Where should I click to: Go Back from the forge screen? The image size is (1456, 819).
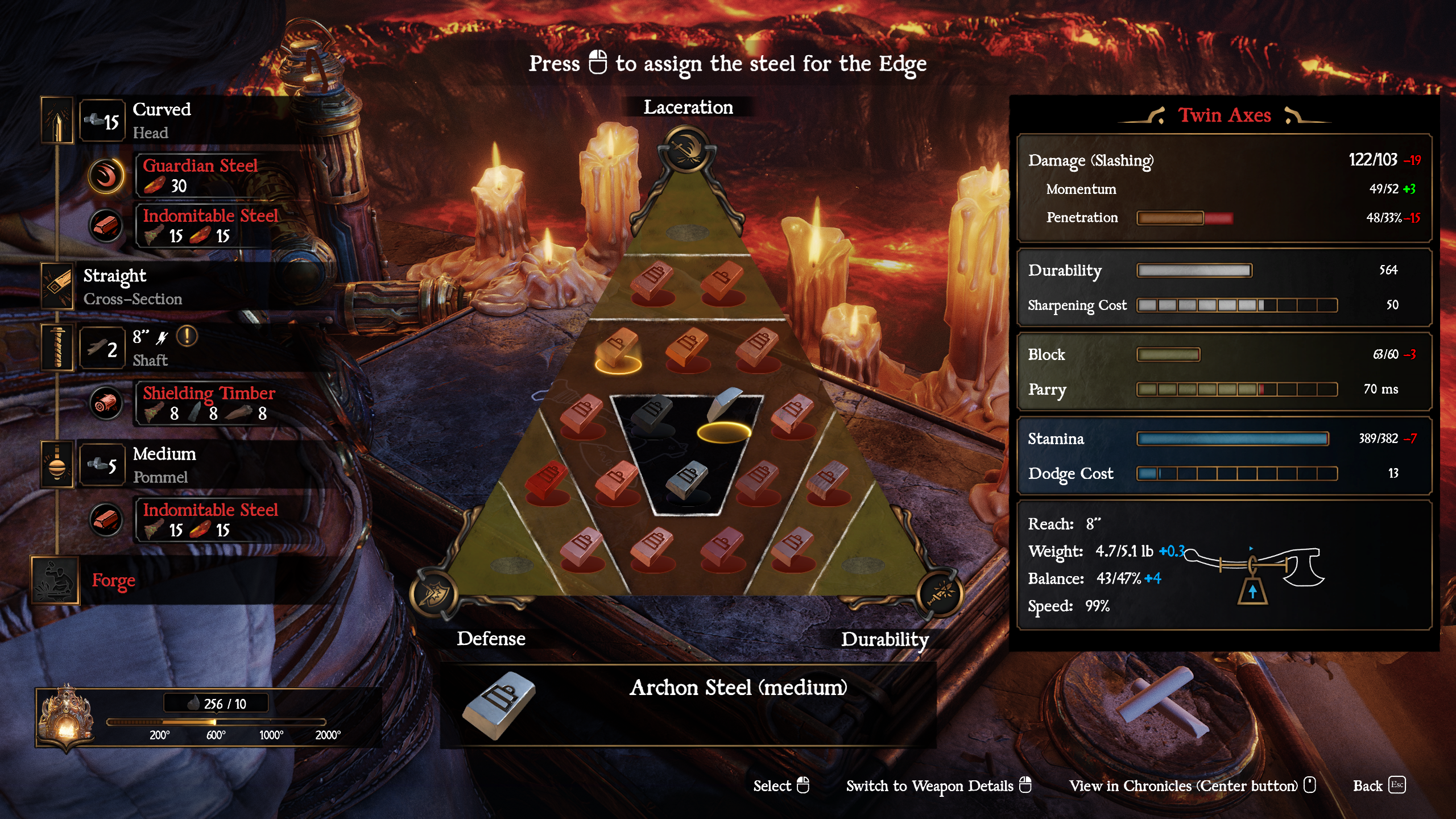(x=1379, y=785)
